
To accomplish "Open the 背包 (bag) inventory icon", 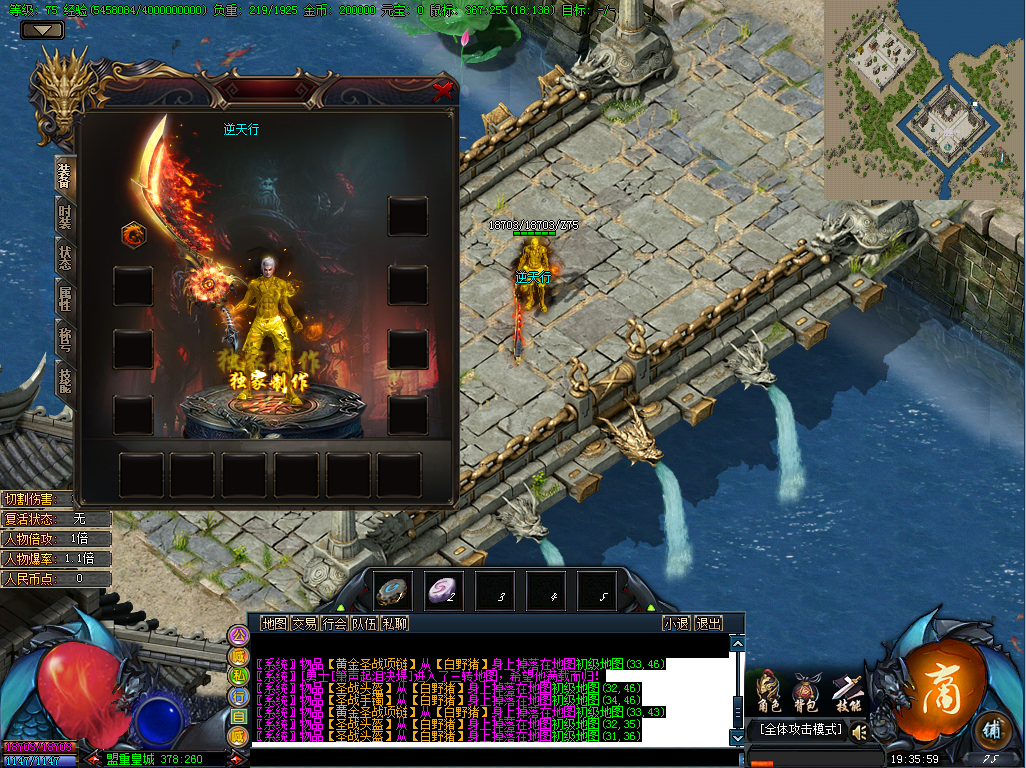I will click(806, 691).
